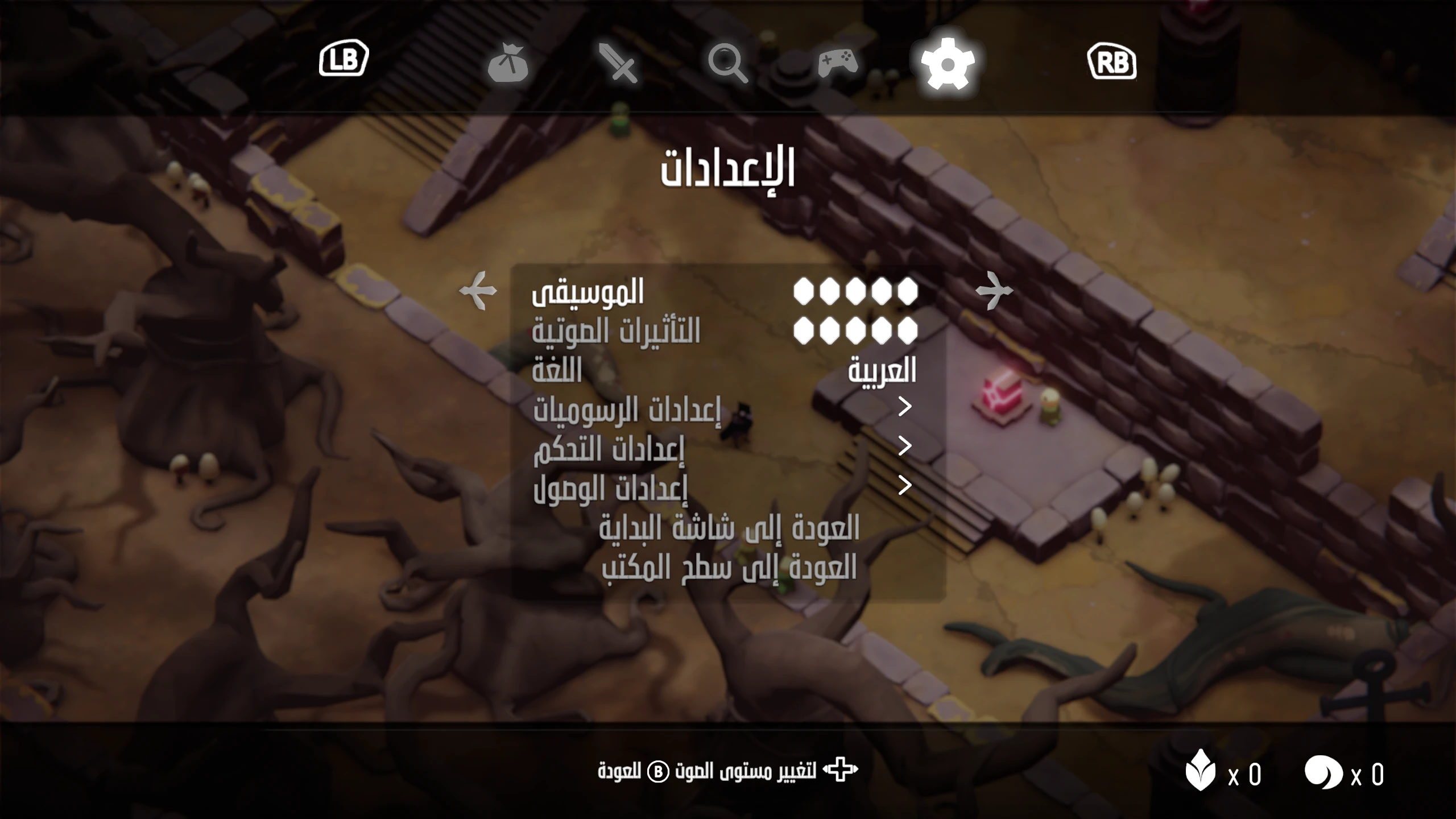Increase music volume with right arrow

[x=994, y=291]
